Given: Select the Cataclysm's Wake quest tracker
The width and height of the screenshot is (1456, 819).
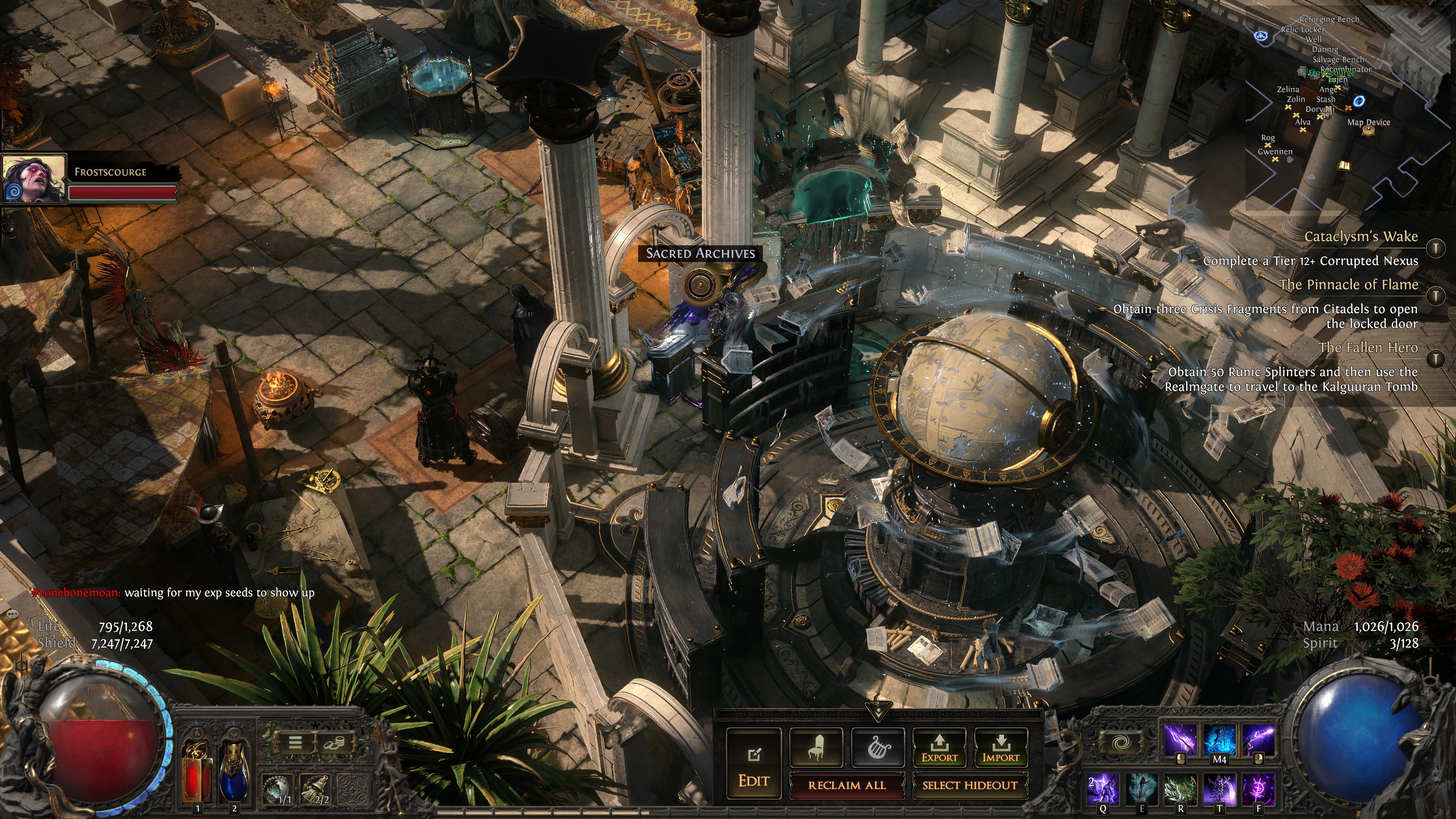Looking at the screenshot, I should (x=1360, y=237).
